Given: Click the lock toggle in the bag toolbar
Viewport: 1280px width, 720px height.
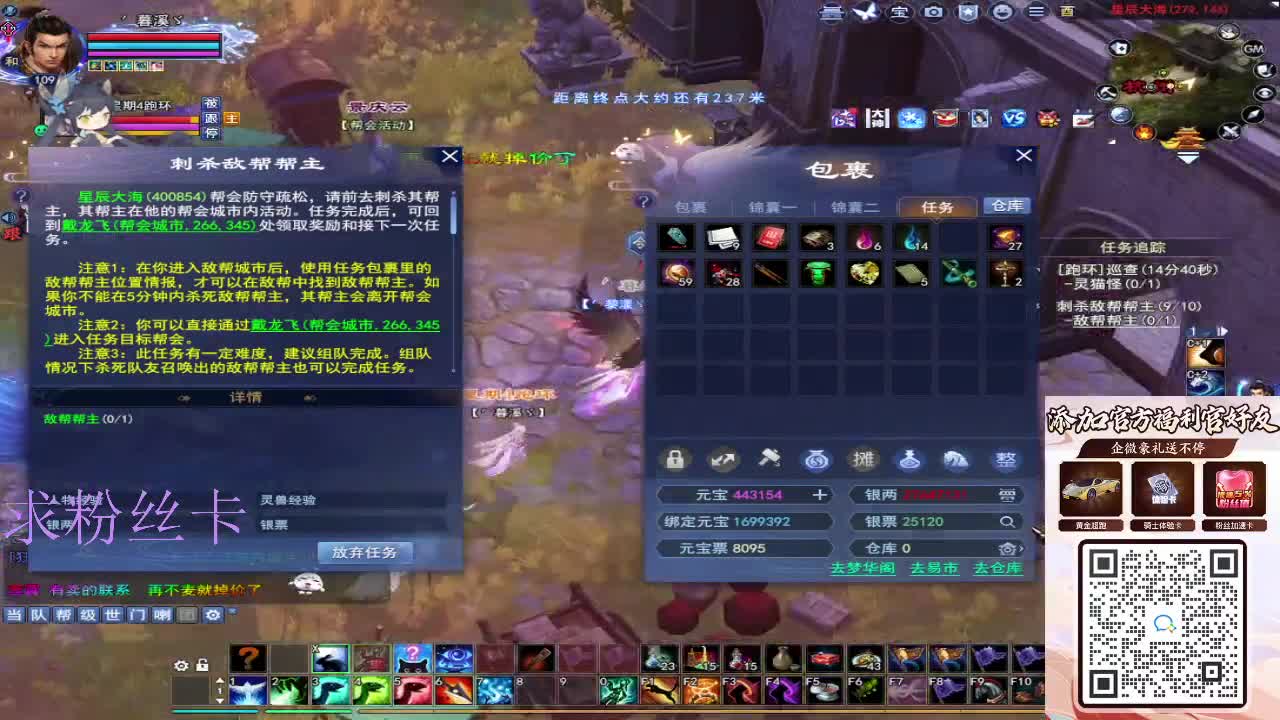Looking at the screenshot, I should click(675, 460).
